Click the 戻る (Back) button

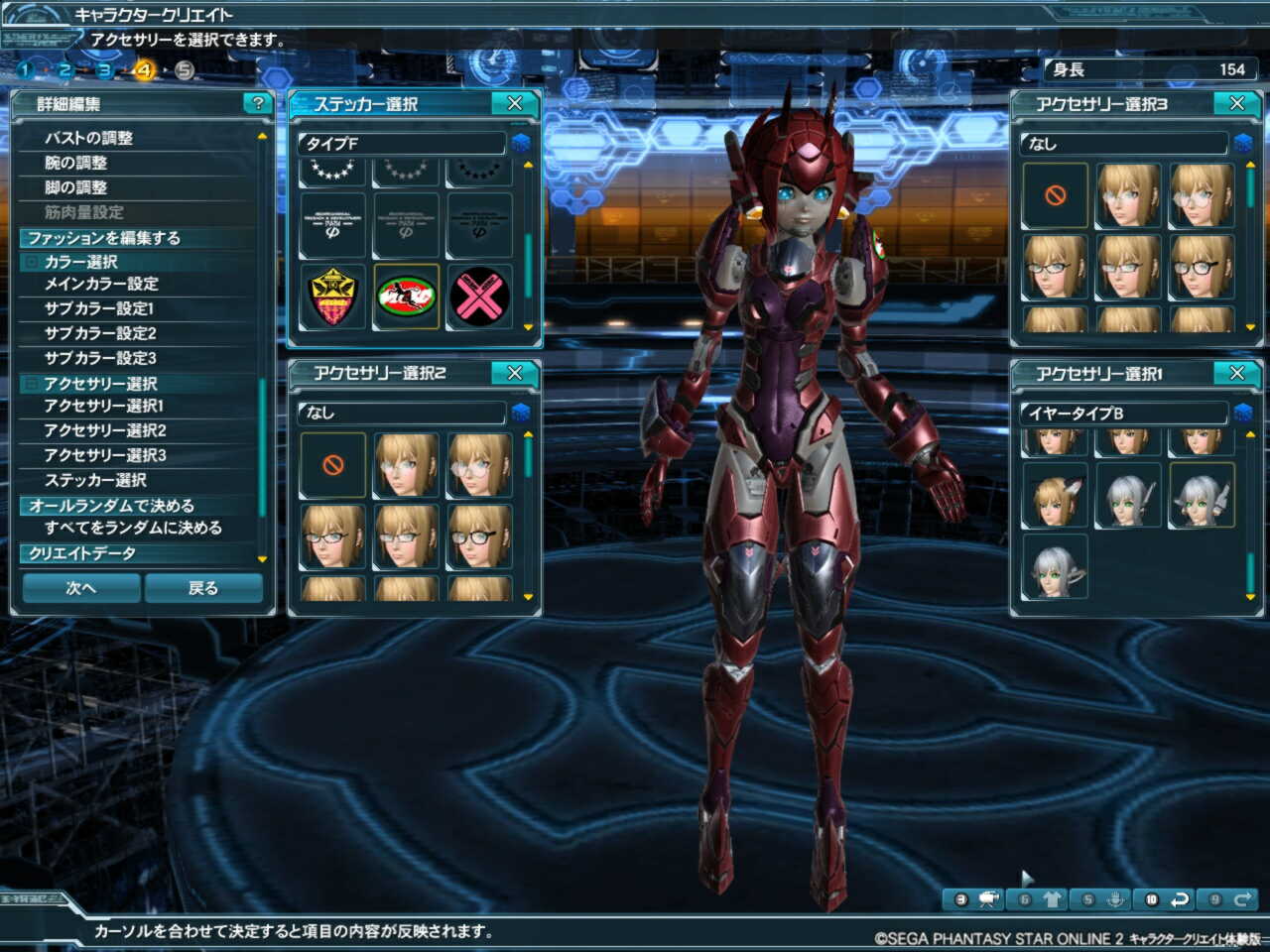203,588
